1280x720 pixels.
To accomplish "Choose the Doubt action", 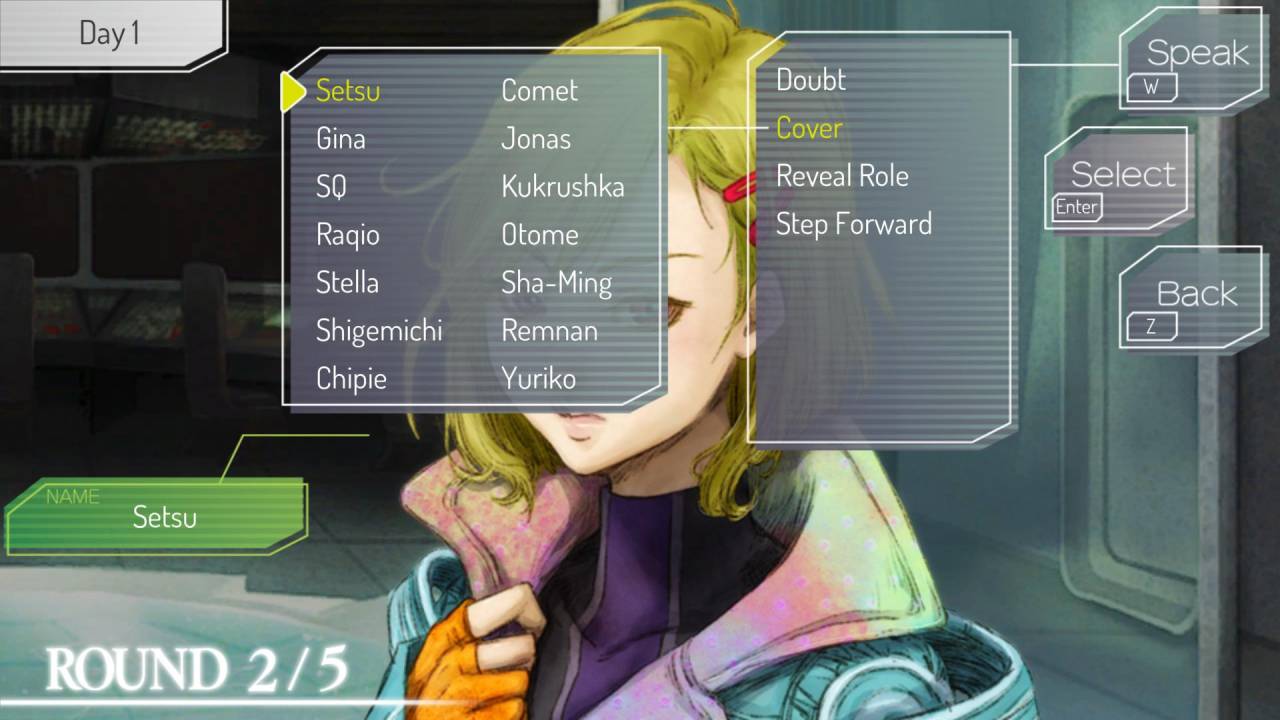I will coord(811,80).
